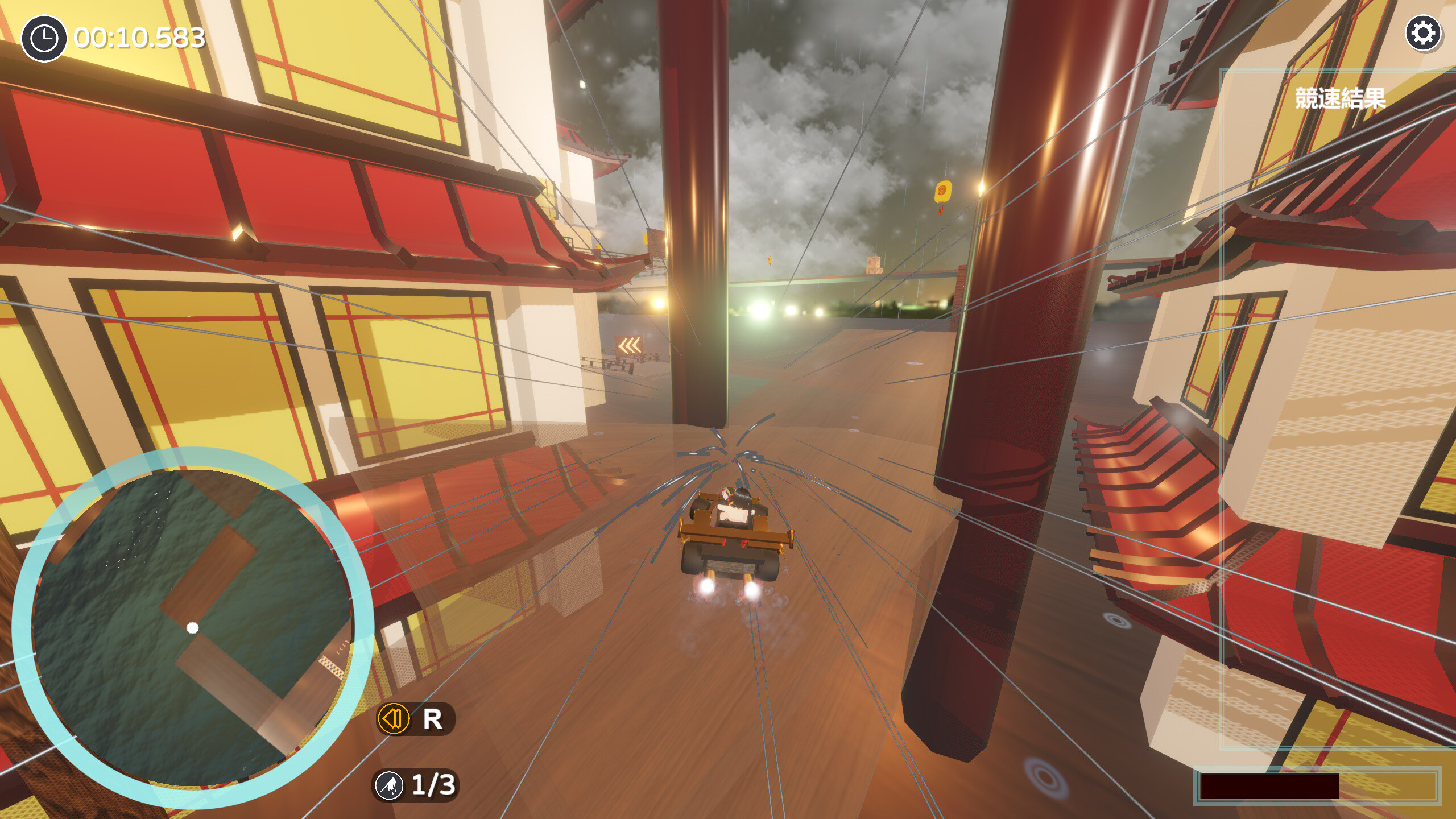1456x819 pixels.
Task: Click the clock icon beside the race timer
Action: [x=44, y=38]
